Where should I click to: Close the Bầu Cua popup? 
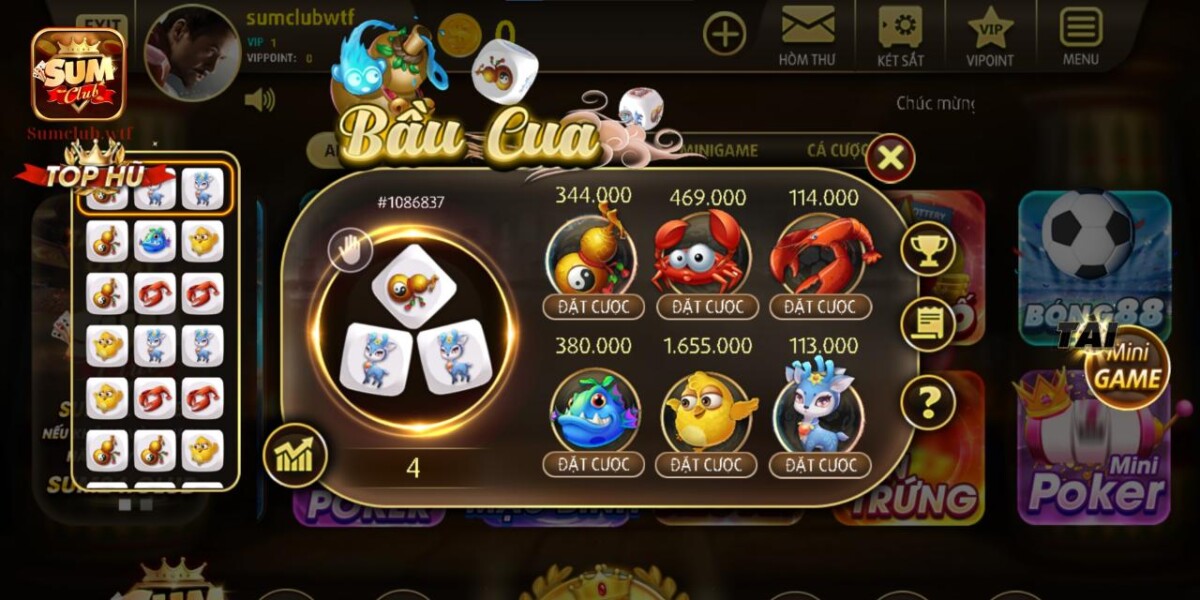(890, 158)
